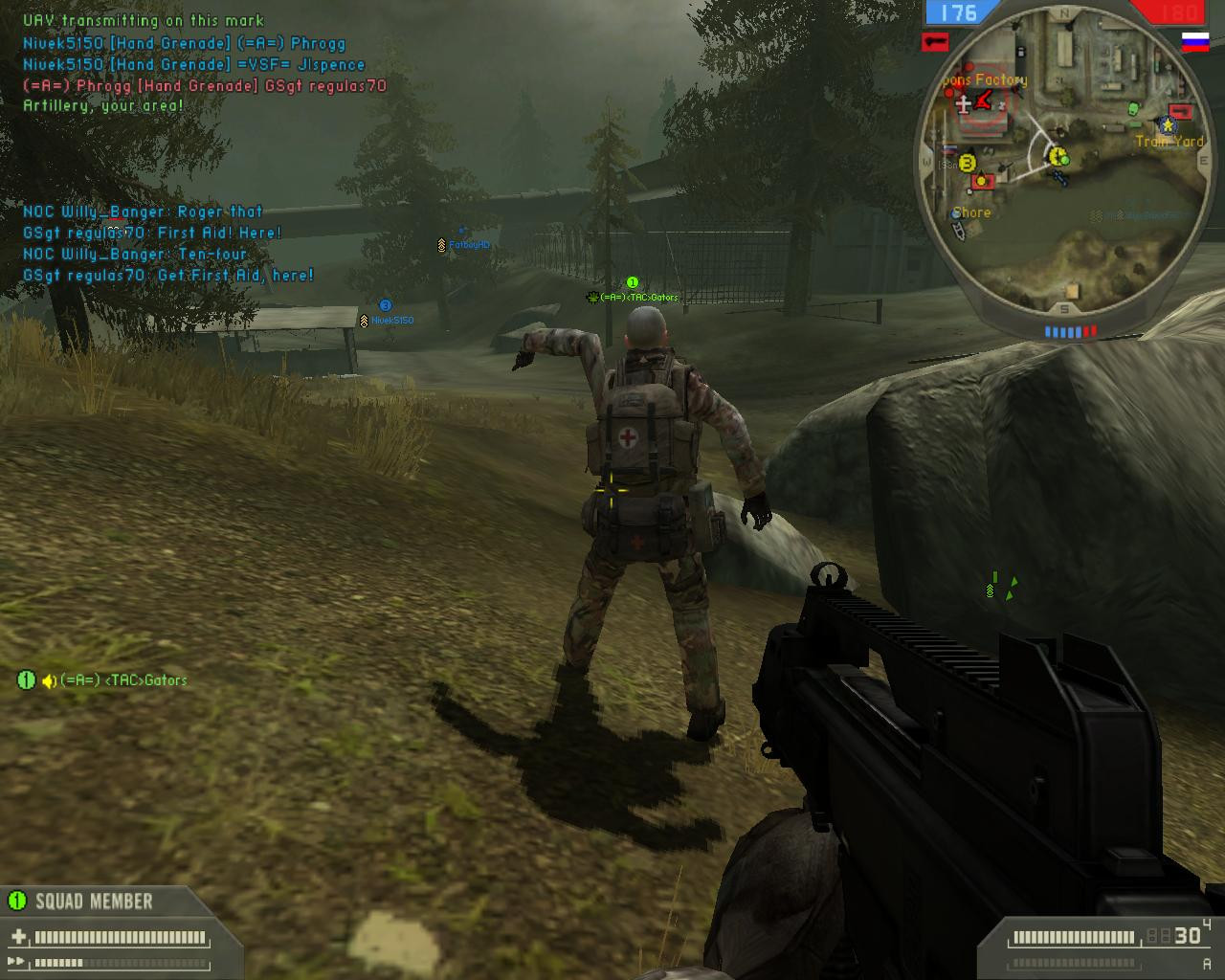Select the yellow number 3 marker on minimap

(x=967, y=163)
